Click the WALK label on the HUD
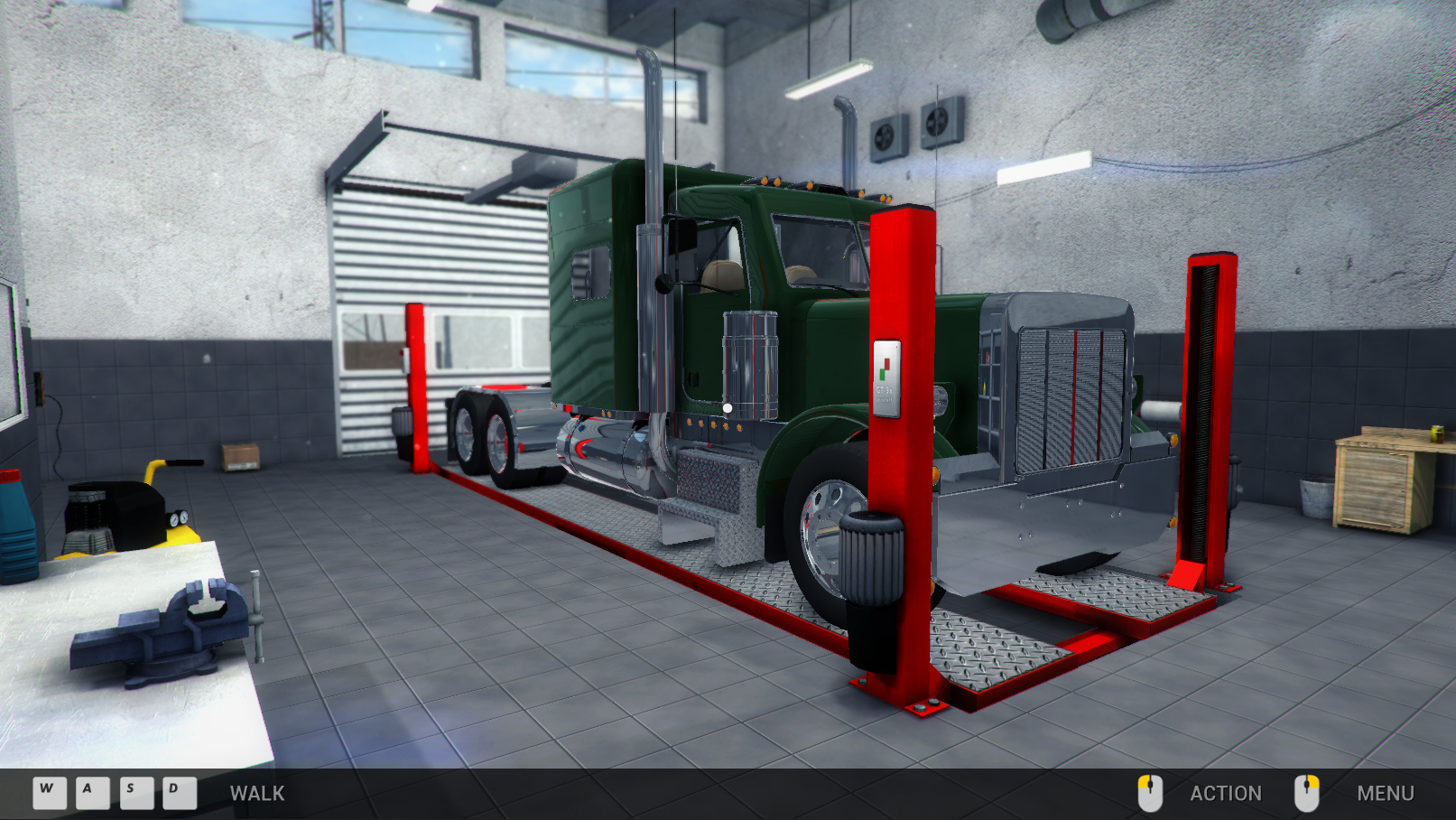This screenshot has width=1456, height=820. (x=256, y=794)
